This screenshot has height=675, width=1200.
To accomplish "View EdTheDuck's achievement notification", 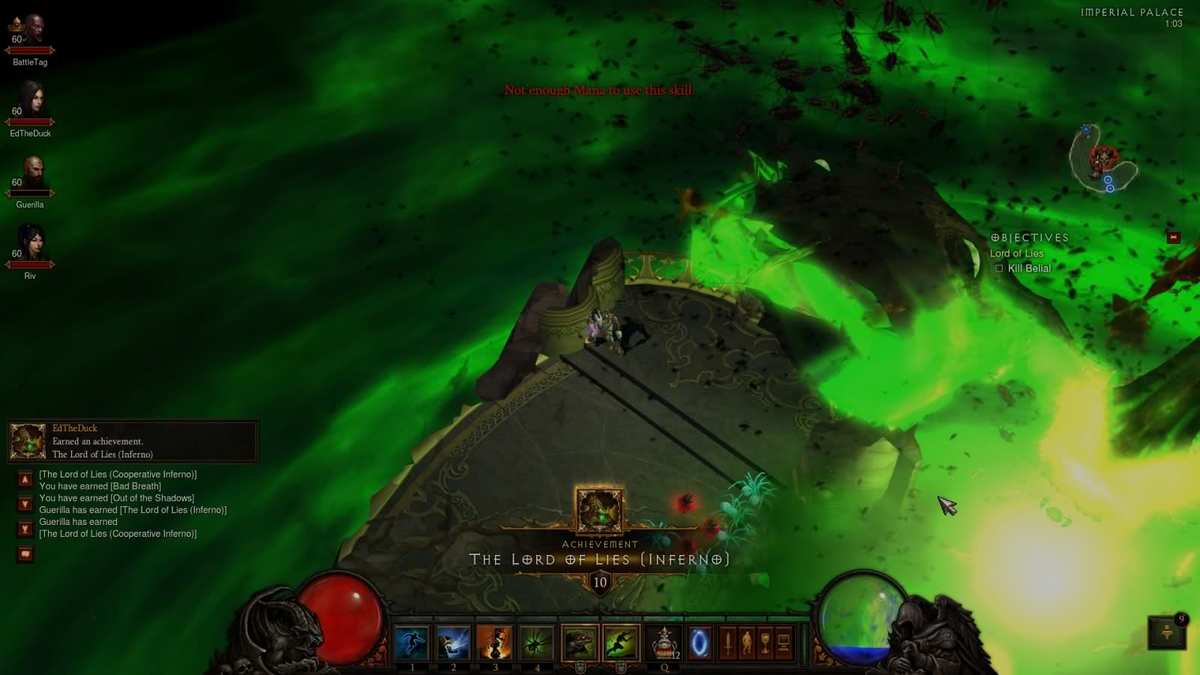I will click(133, 441).
